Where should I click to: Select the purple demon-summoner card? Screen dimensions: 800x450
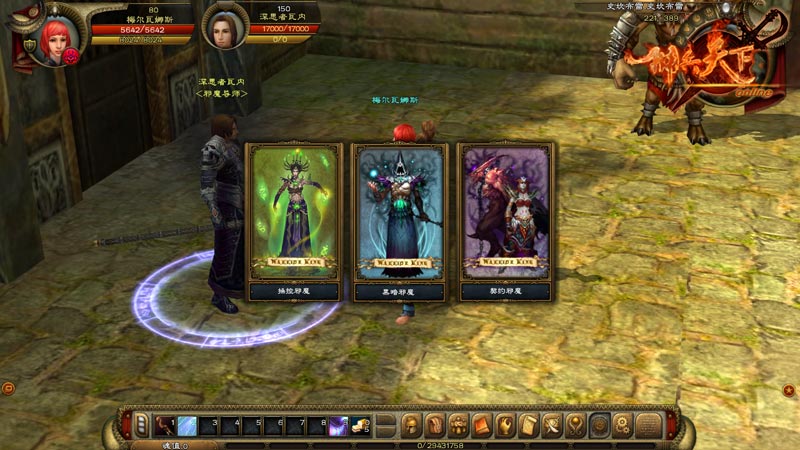[x=505, y=212]
